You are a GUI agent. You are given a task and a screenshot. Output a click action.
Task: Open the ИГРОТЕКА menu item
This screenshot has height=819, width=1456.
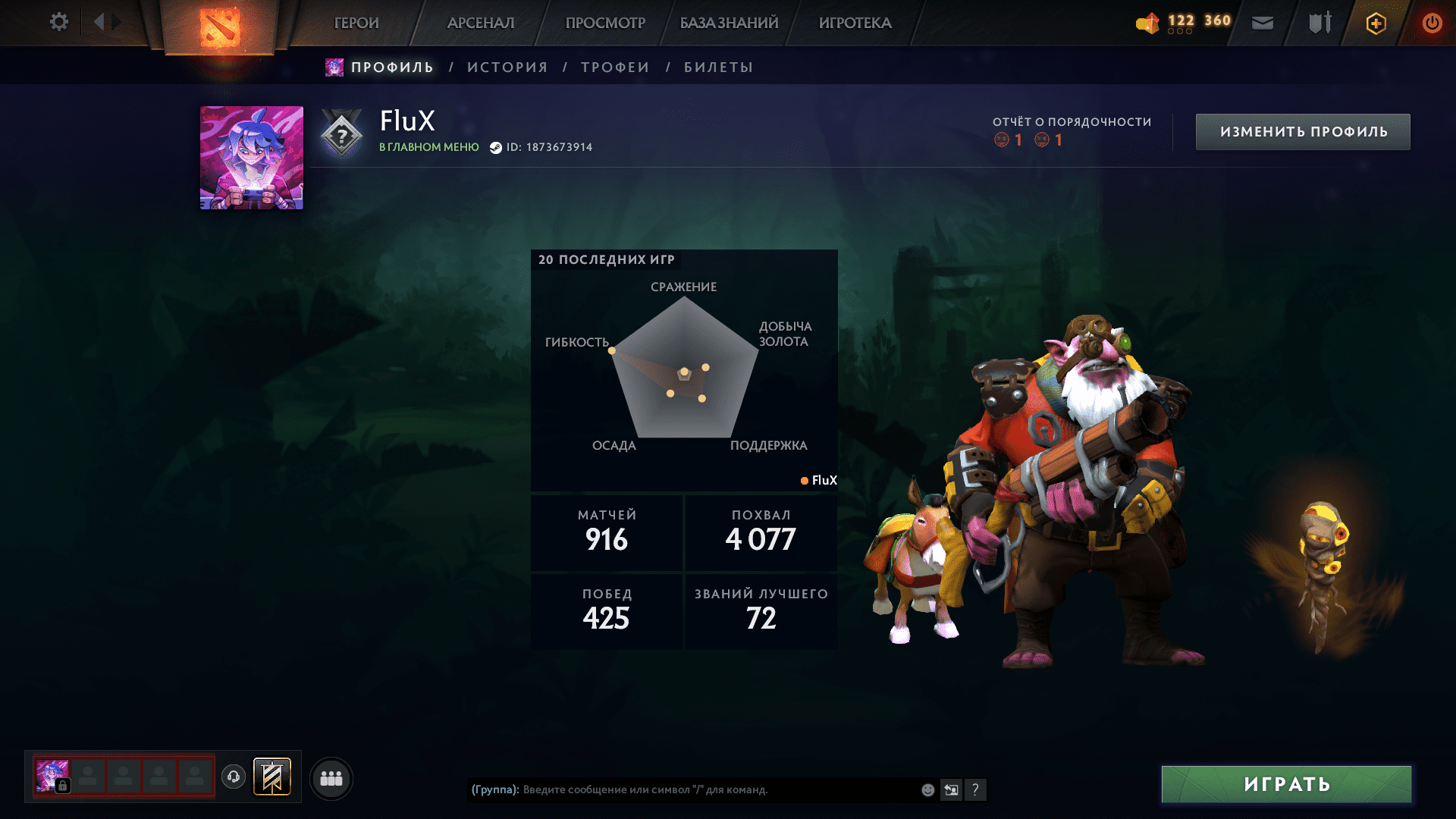click(x=855, y=23)
